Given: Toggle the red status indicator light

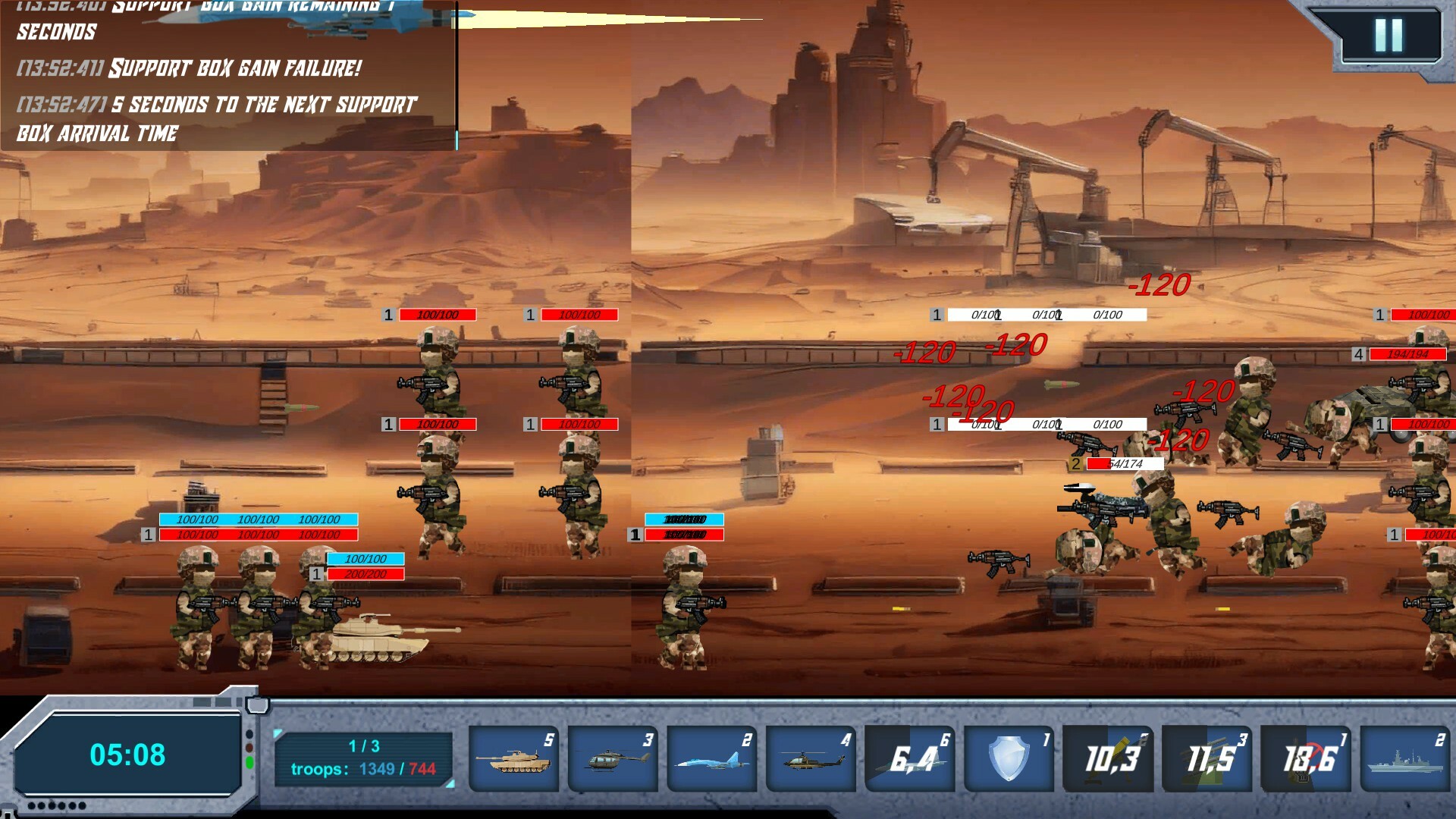Looking at the screenshot, I should pos(249,747).
